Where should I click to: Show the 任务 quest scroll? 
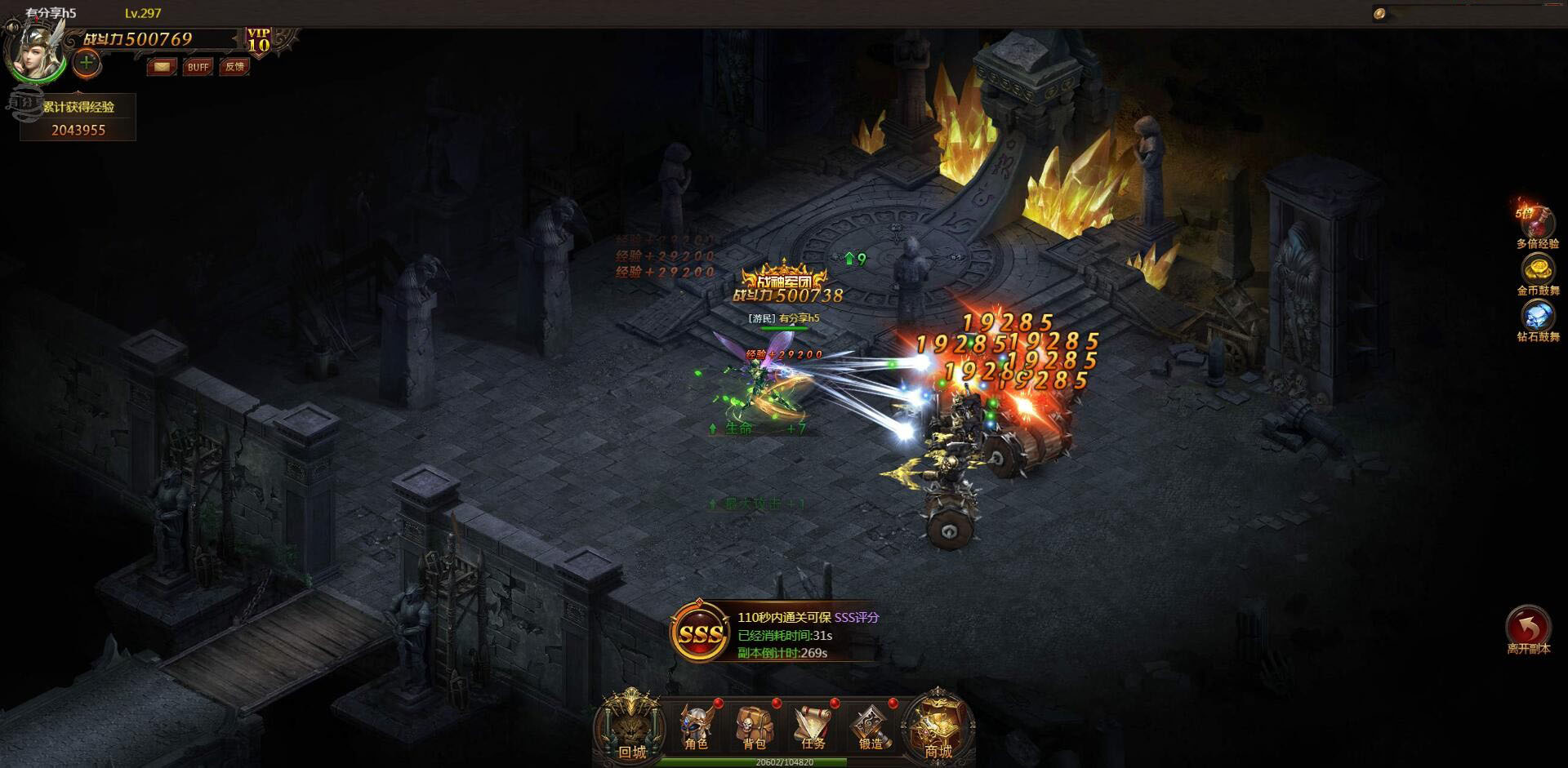(x=813, y=726)
